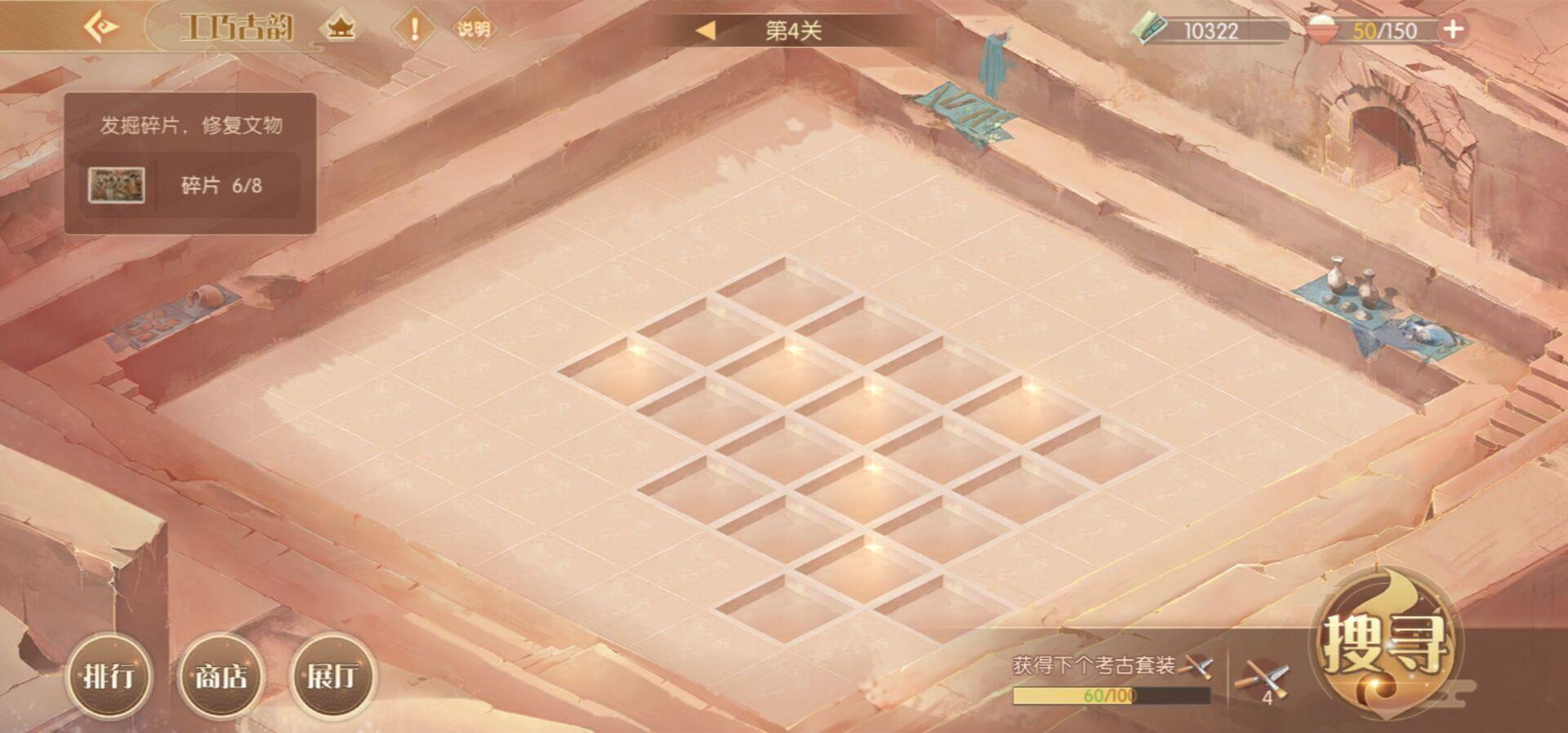
Task: View the 碎片 6/8 relic thumbnail
Action: [x=116, y=185]
